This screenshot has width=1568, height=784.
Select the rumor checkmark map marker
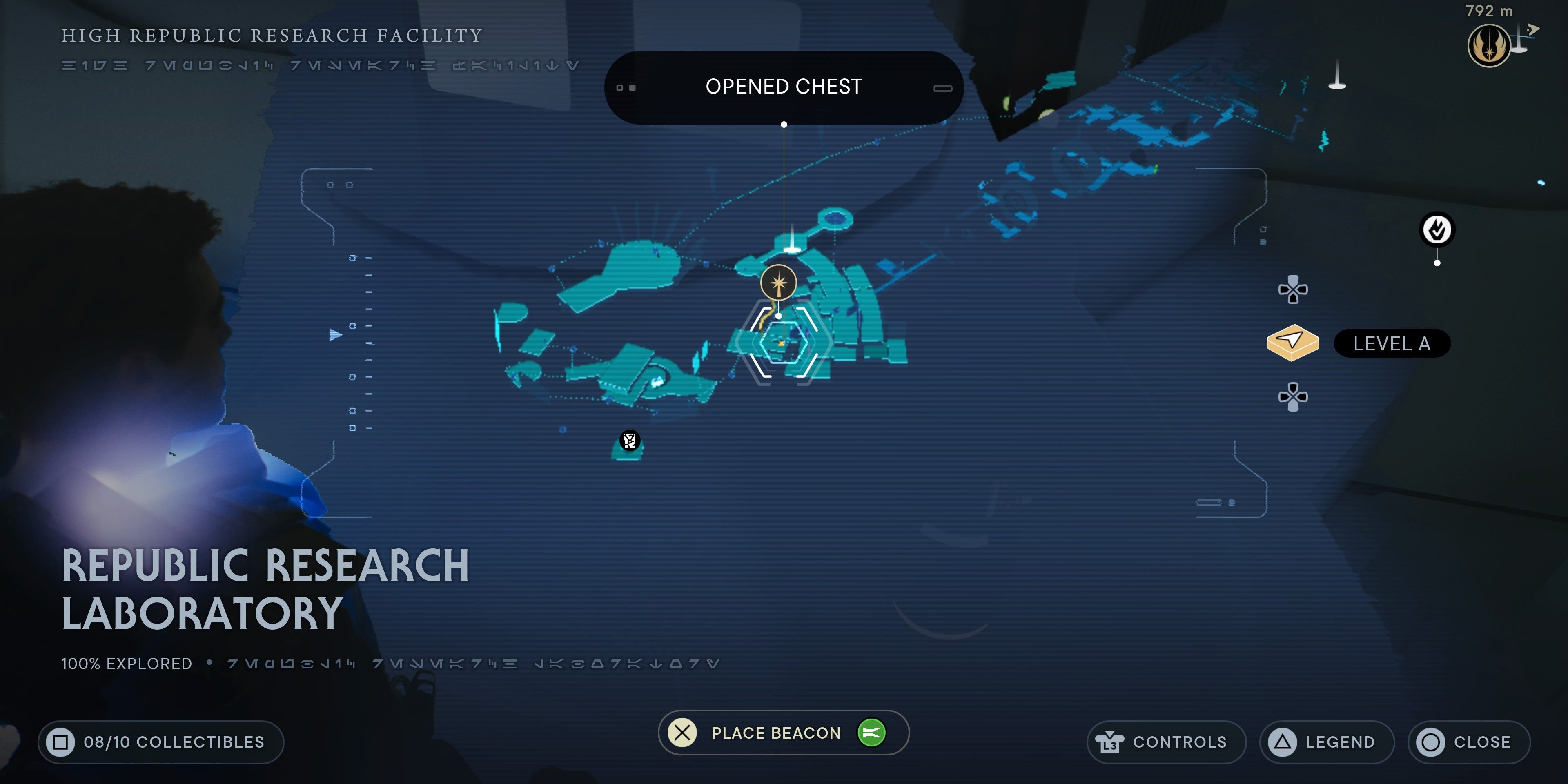click(x=1437, y=230)
